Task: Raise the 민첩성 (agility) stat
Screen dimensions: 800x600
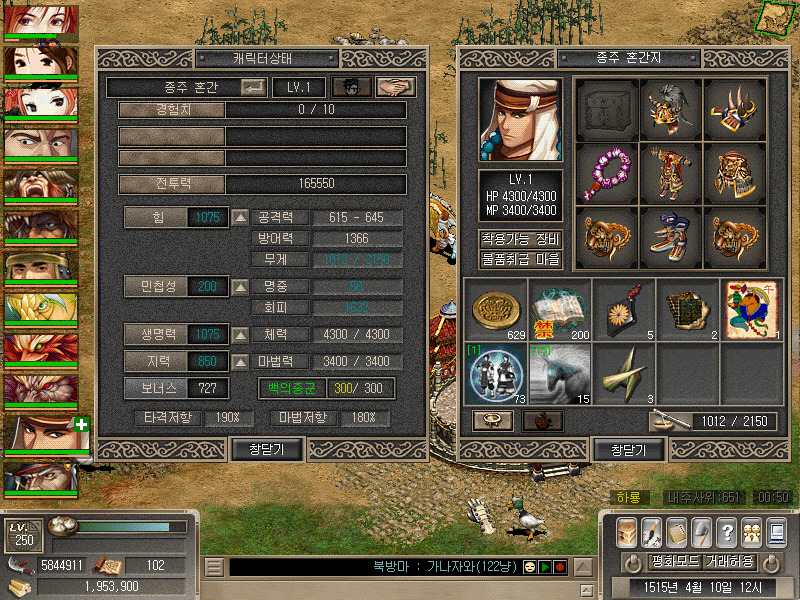Action: click(240, 287)
